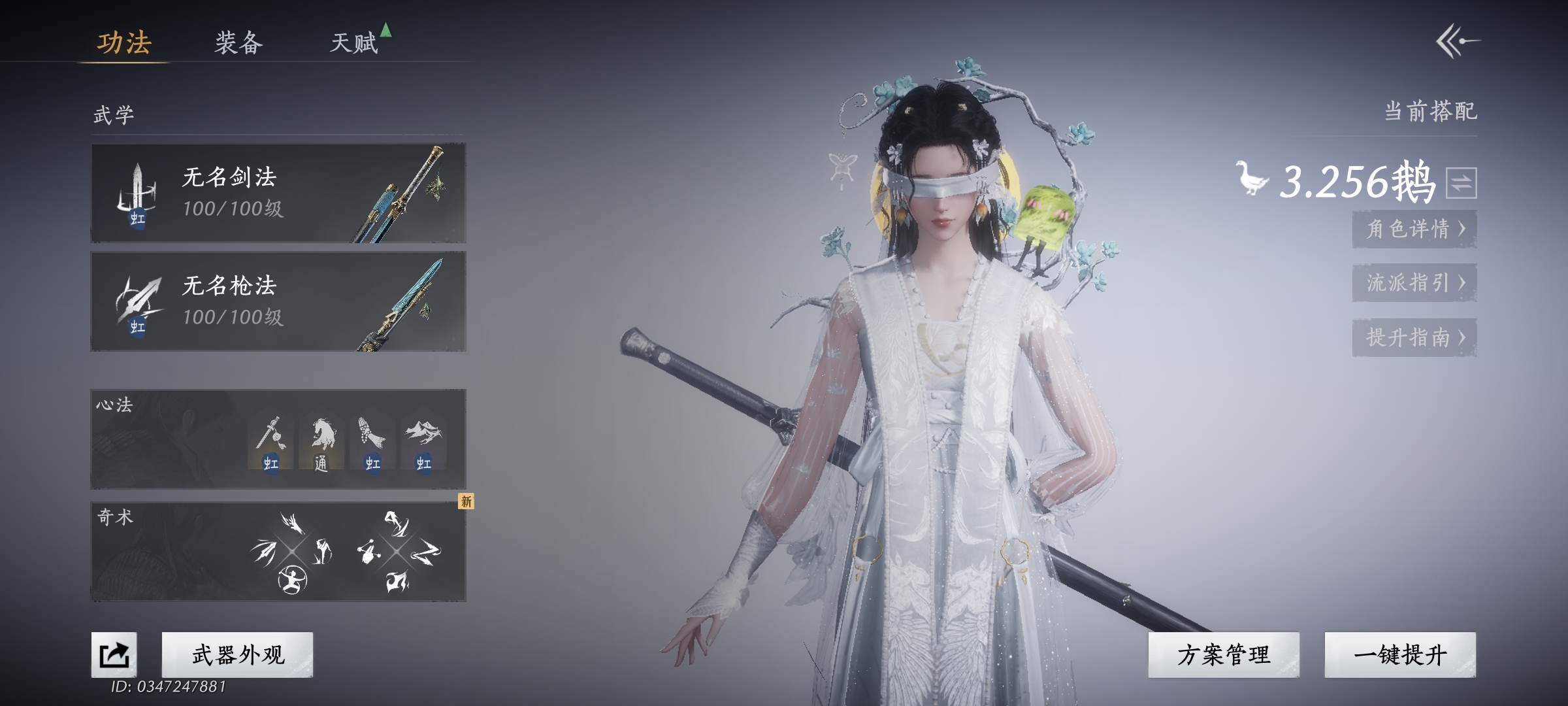Viewport: 1568px width, 706px height.
Task: Click the share icon button
Action: [x=114, y=654]
